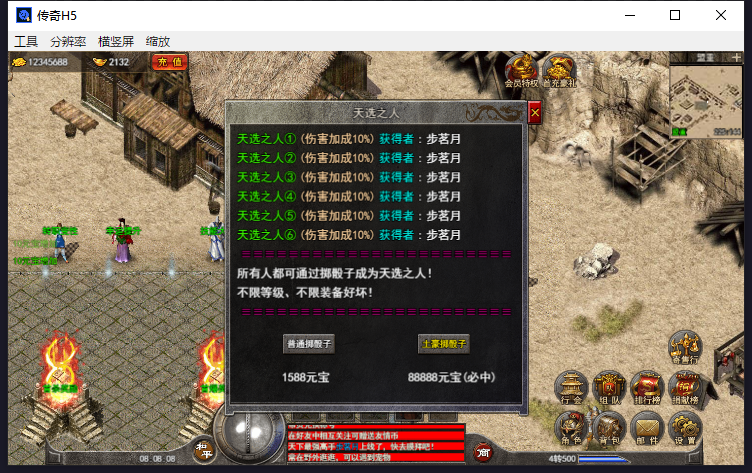
Task: Open the 背包 backpack inventory
Action: [609, 429]
